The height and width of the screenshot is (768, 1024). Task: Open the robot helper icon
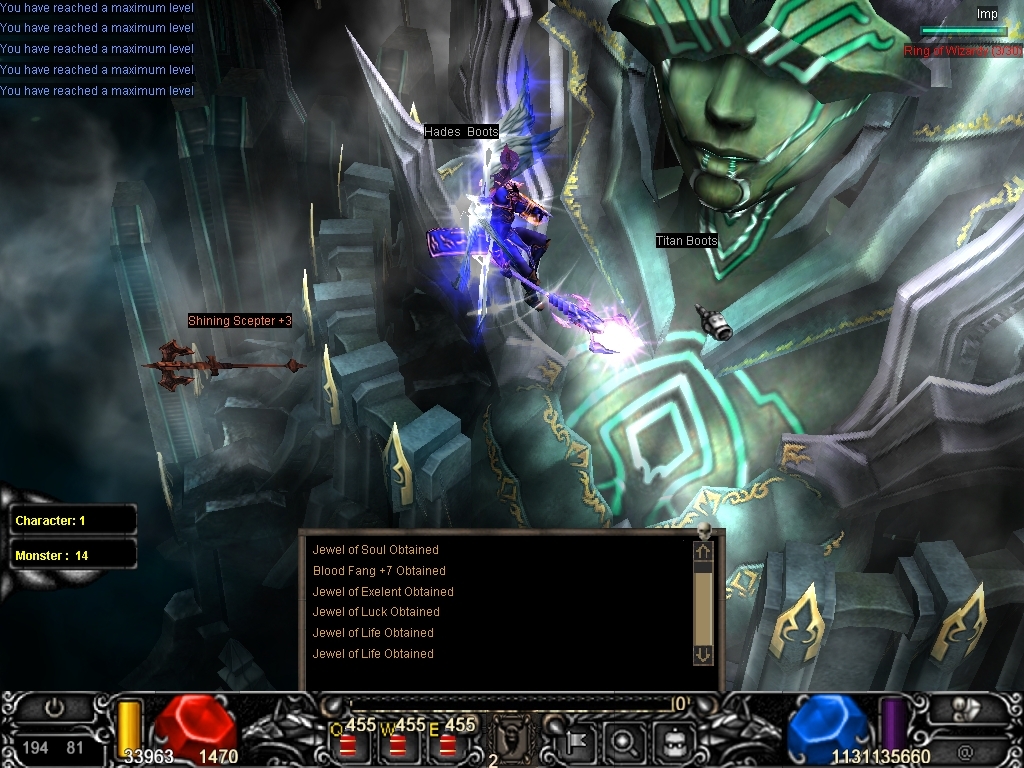(x=672, y=742)
